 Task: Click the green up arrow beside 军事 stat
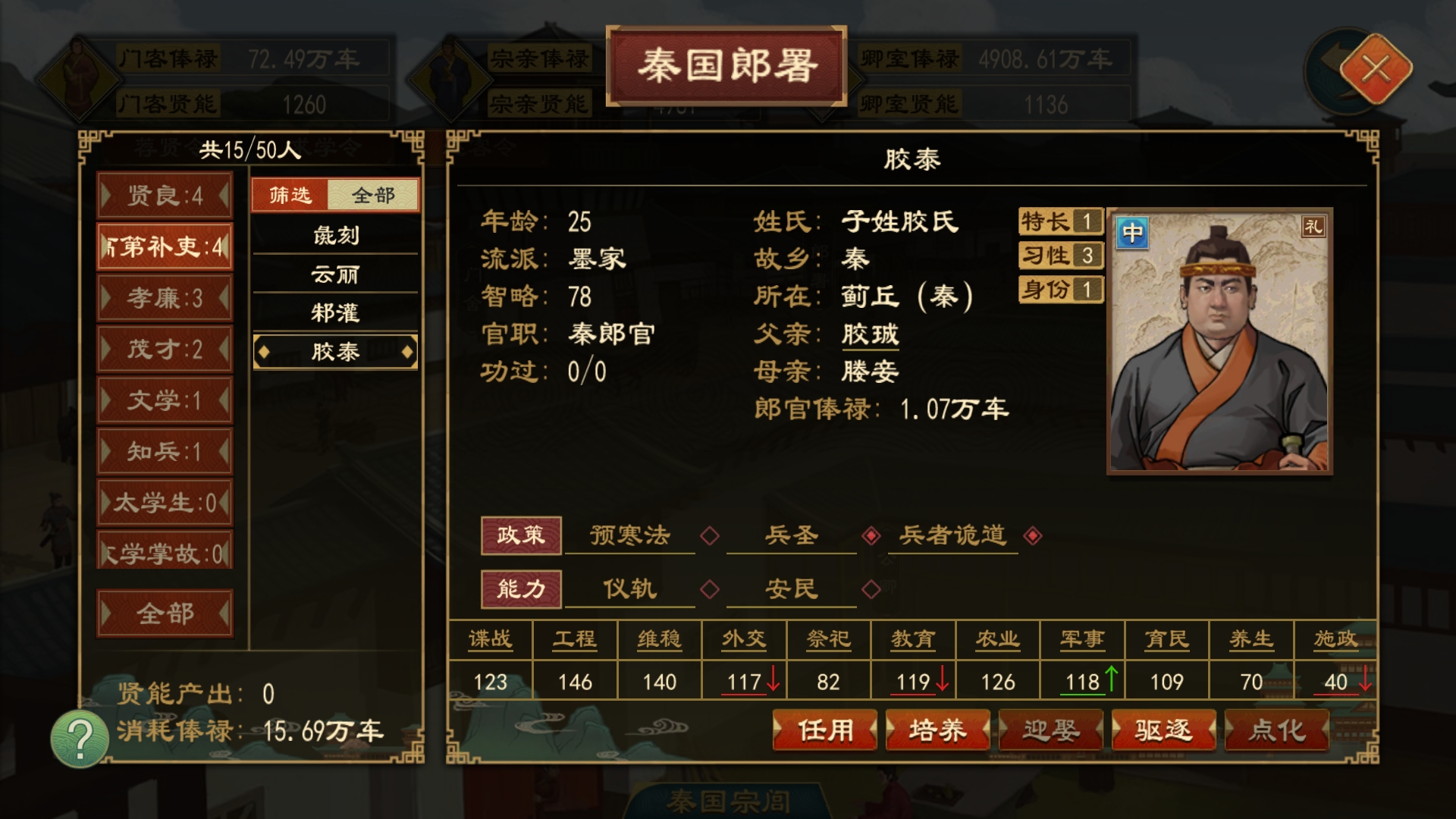pyautogui.click(x=1109, y=680)
